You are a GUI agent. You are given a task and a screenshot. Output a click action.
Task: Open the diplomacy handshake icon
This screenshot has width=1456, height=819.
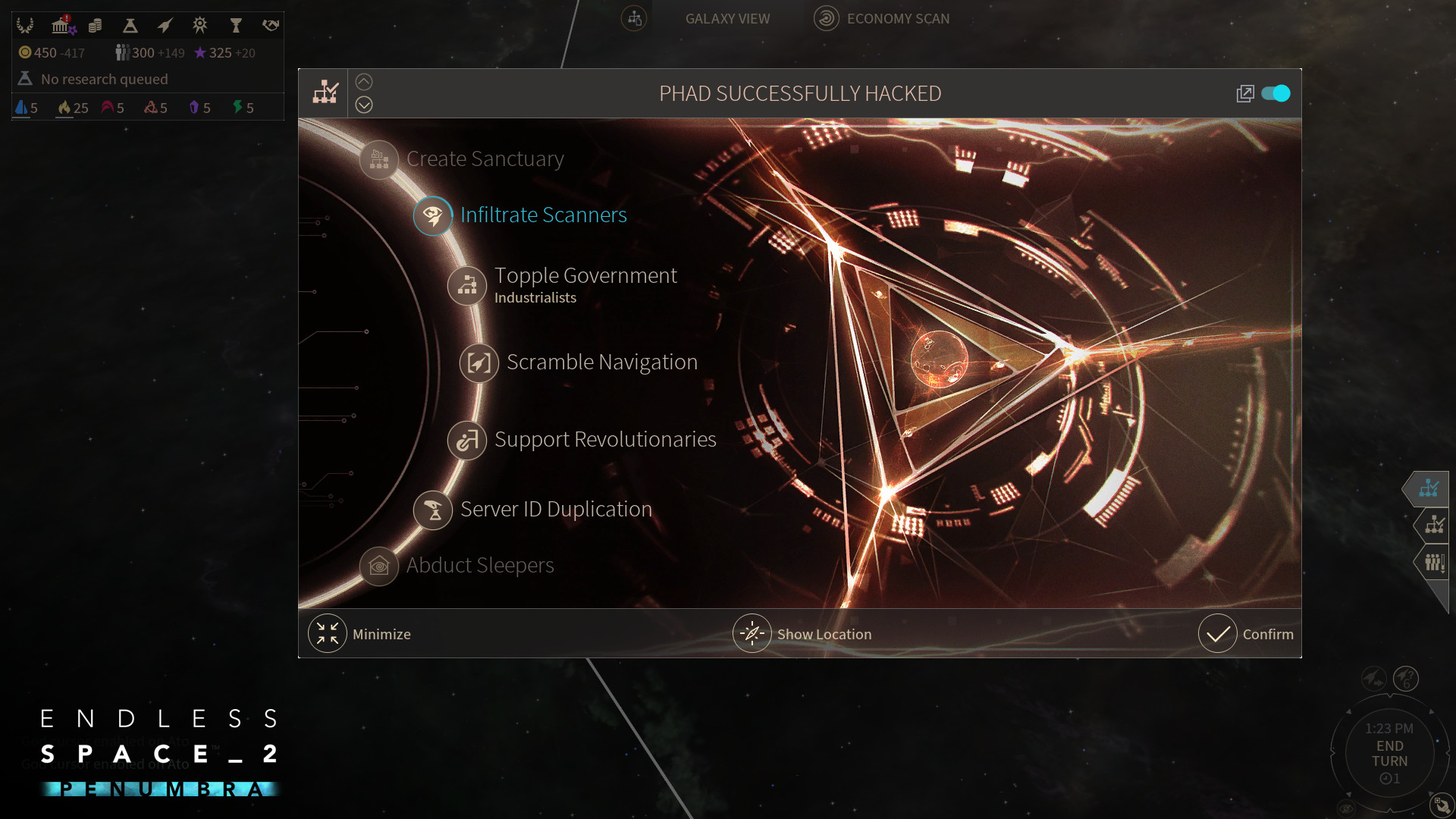[x=269, y=25]
